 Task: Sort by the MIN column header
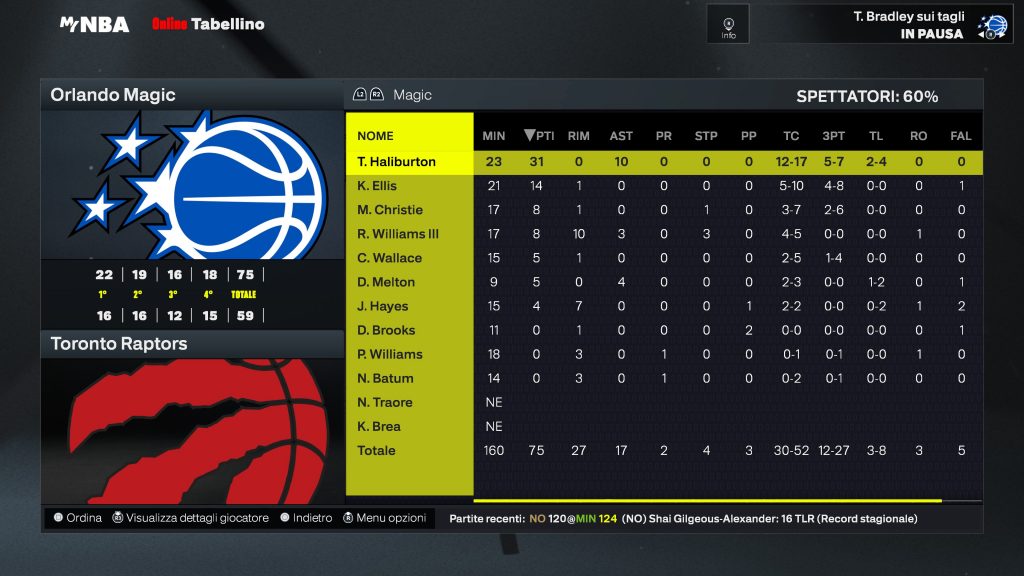494,136
